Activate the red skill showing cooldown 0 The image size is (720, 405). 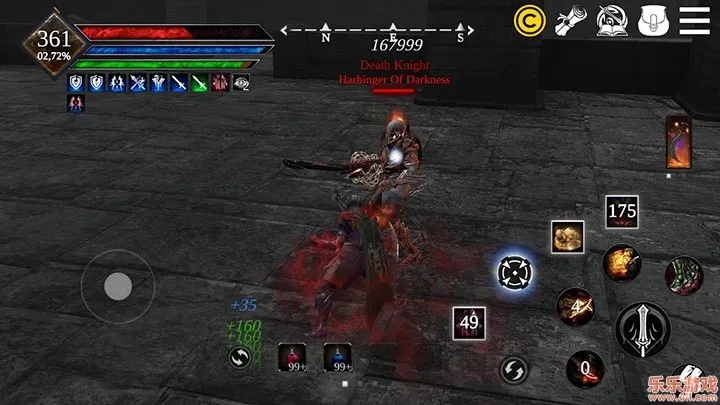[585, 369]
